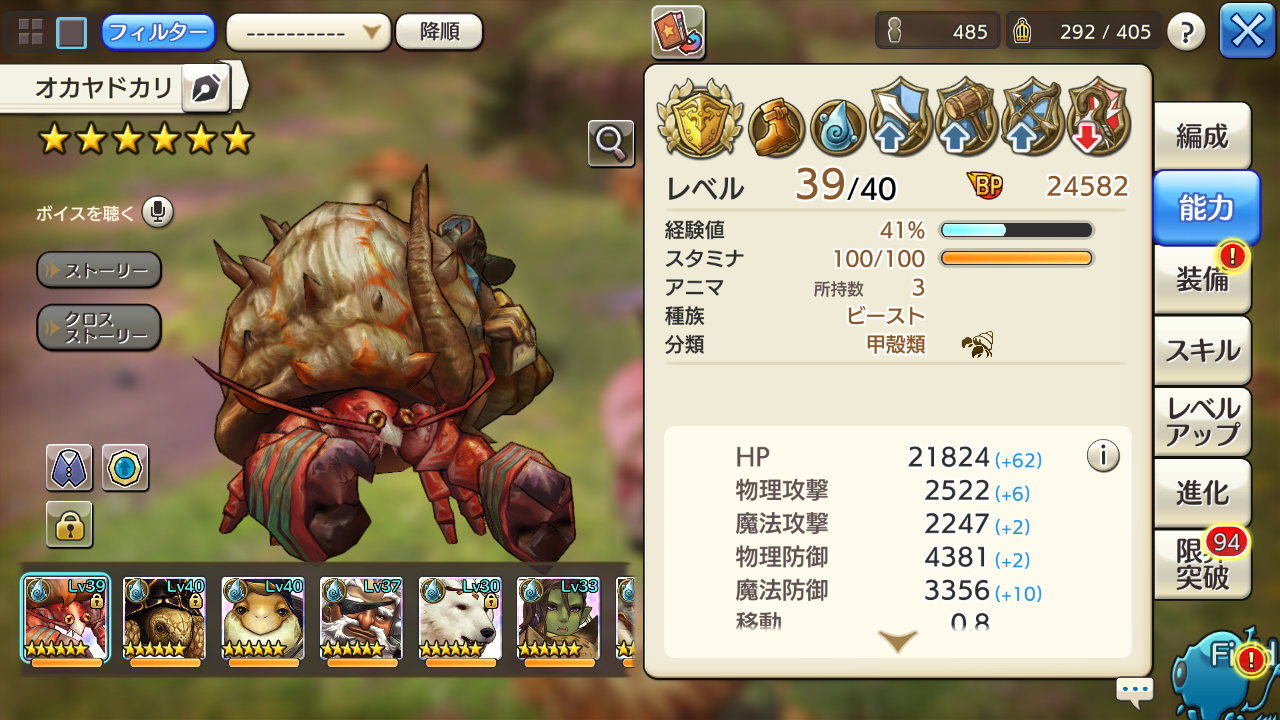Switch to the 装備 equipment tab
Viewport: 1280px width, 720px height.
click(1202, 279)
